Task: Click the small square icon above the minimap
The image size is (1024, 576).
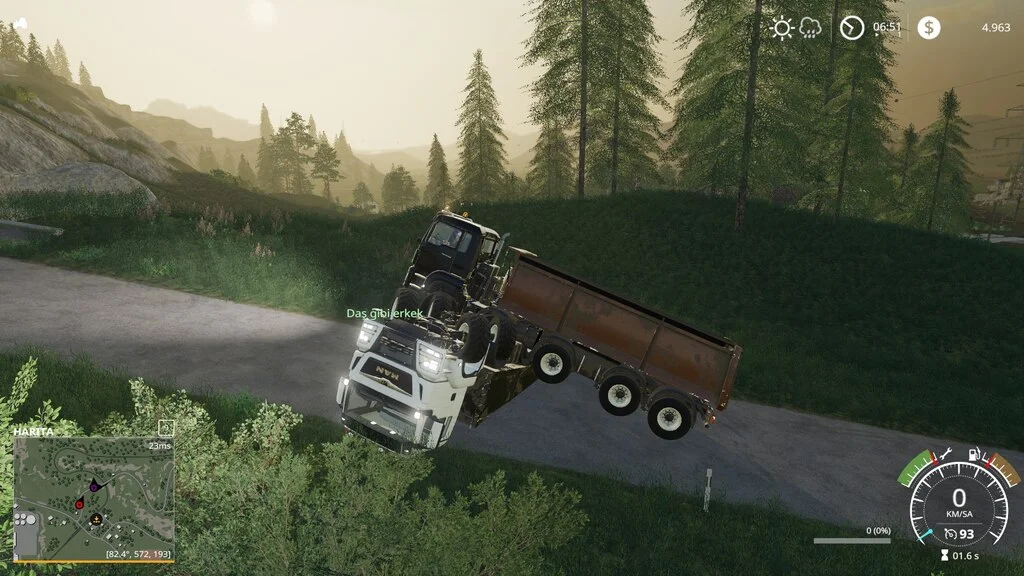Action: pyautogui.click(x=167, y=428)
